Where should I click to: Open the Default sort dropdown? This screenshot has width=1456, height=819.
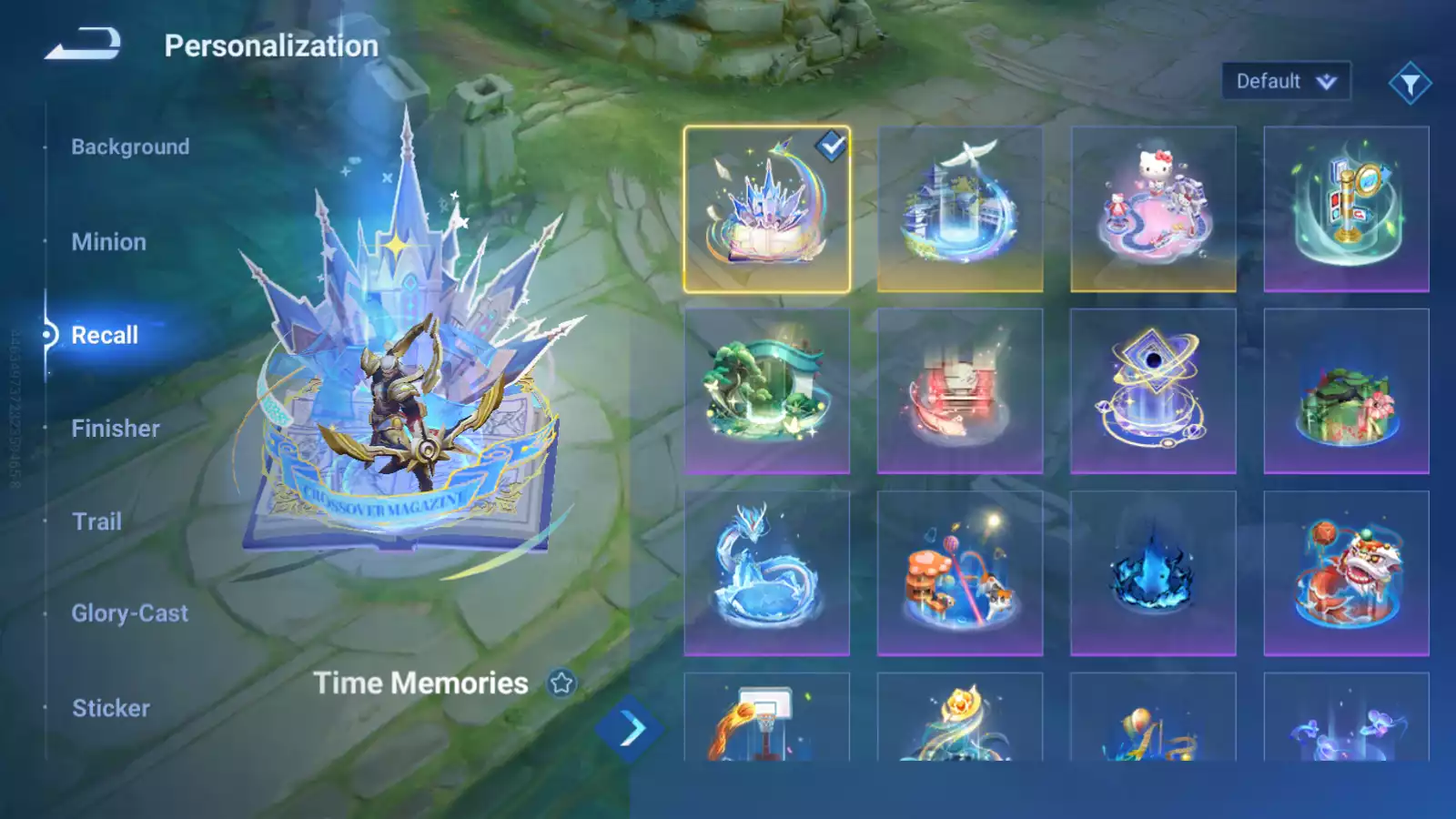(x=1285, y=82)
